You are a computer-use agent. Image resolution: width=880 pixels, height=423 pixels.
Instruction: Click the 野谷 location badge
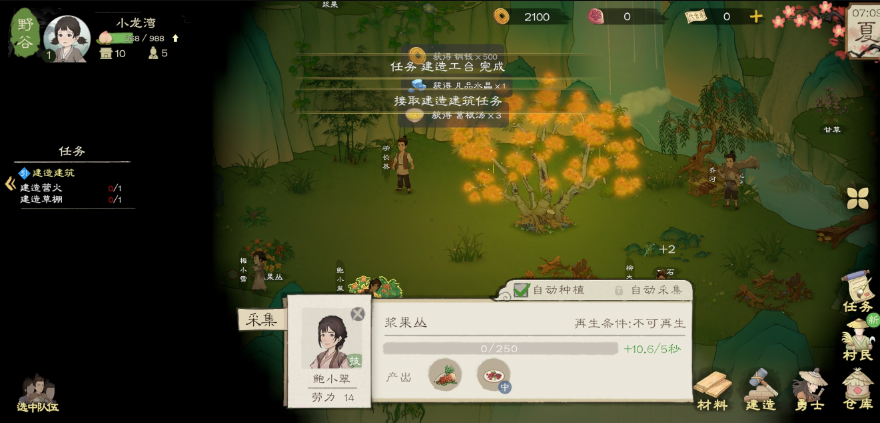click(25, 30)
